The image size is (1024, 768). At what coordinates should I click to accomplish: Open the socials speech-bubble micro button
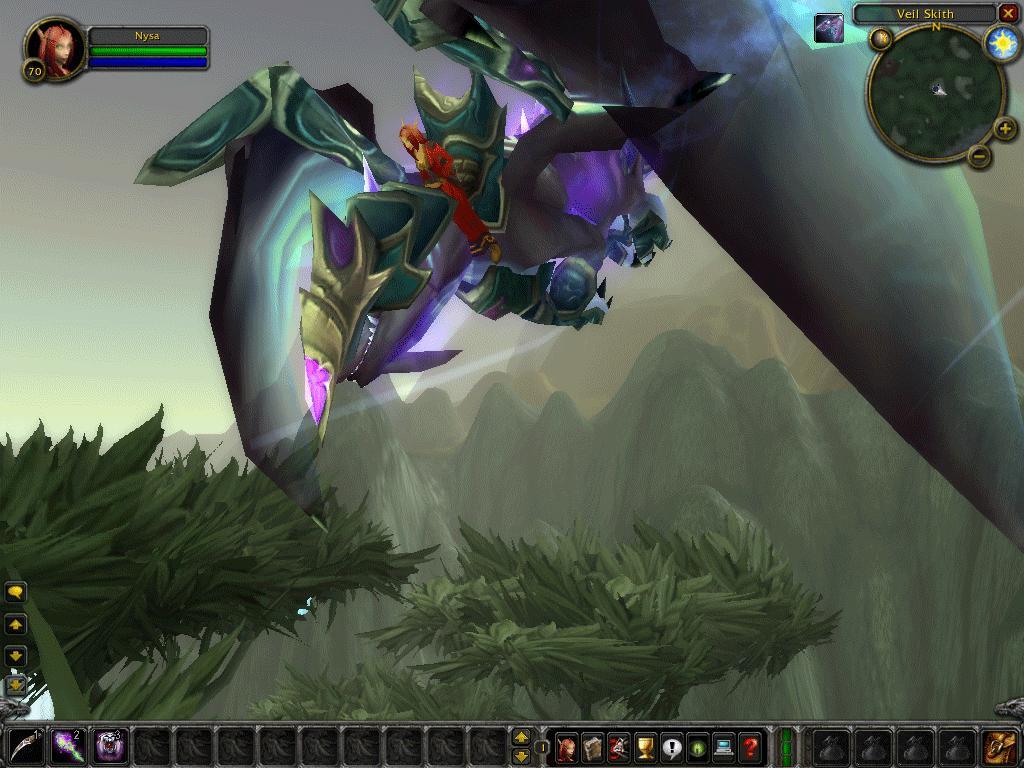(x=671, y=746)
